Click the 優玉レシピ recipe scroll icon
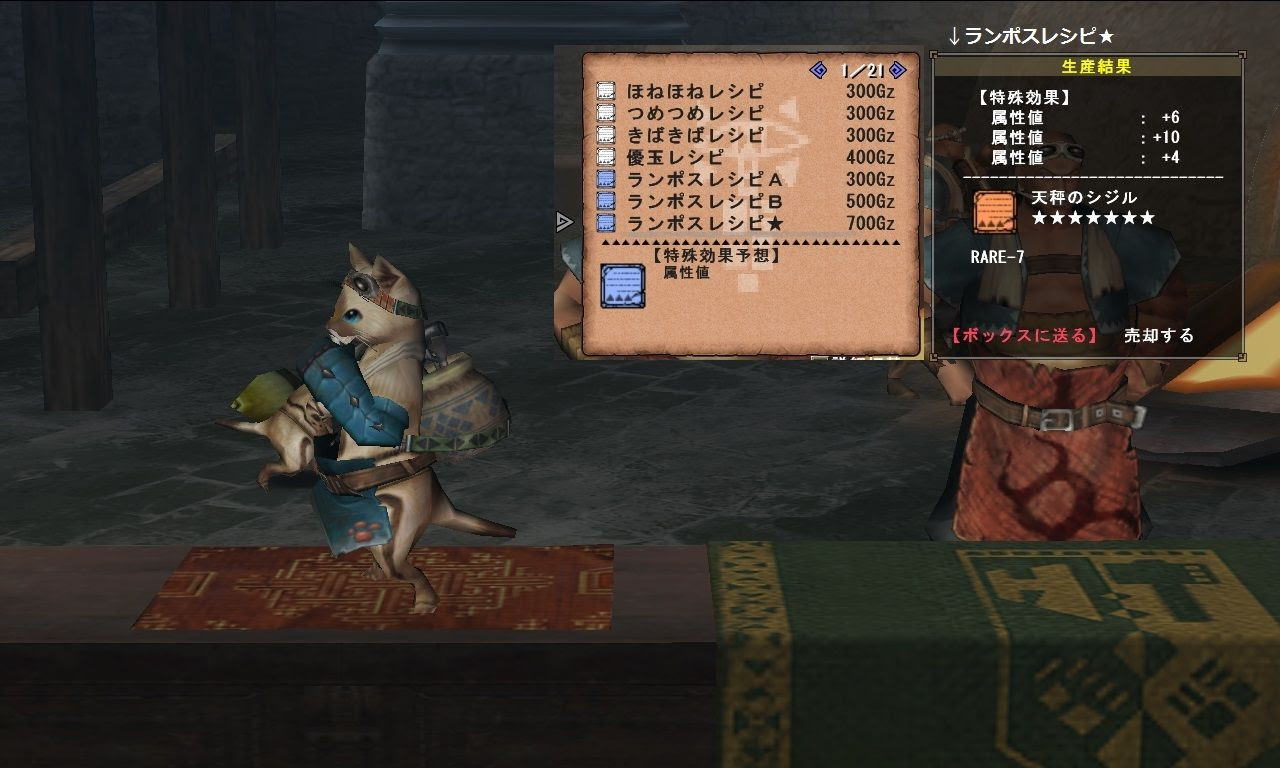The image size is (1280, 768). 604,155
